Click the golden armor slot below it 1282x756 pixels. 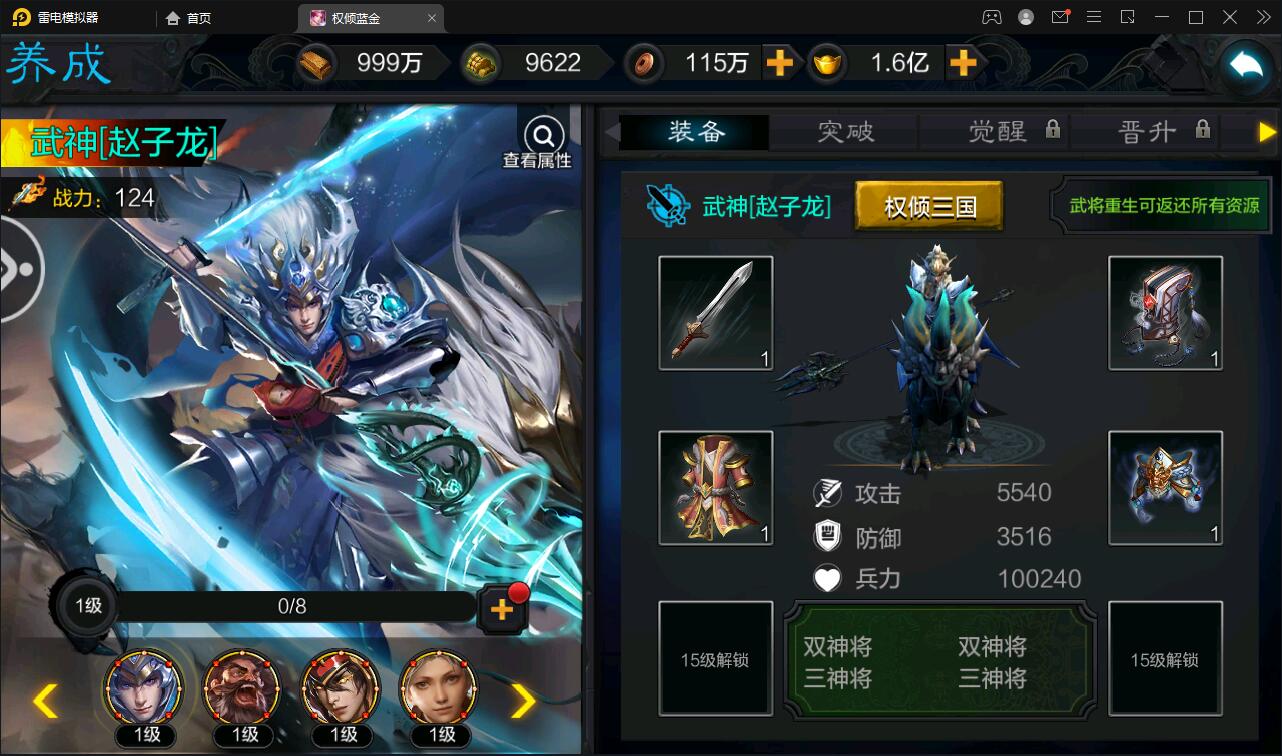[x=1165, y=488]
